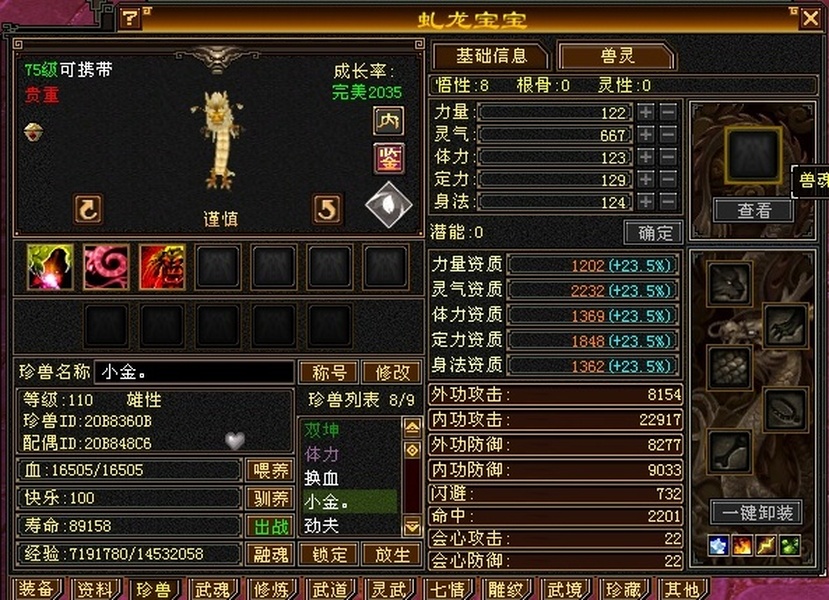Switch to the 基础信息 tab

(x=489, y=56)
